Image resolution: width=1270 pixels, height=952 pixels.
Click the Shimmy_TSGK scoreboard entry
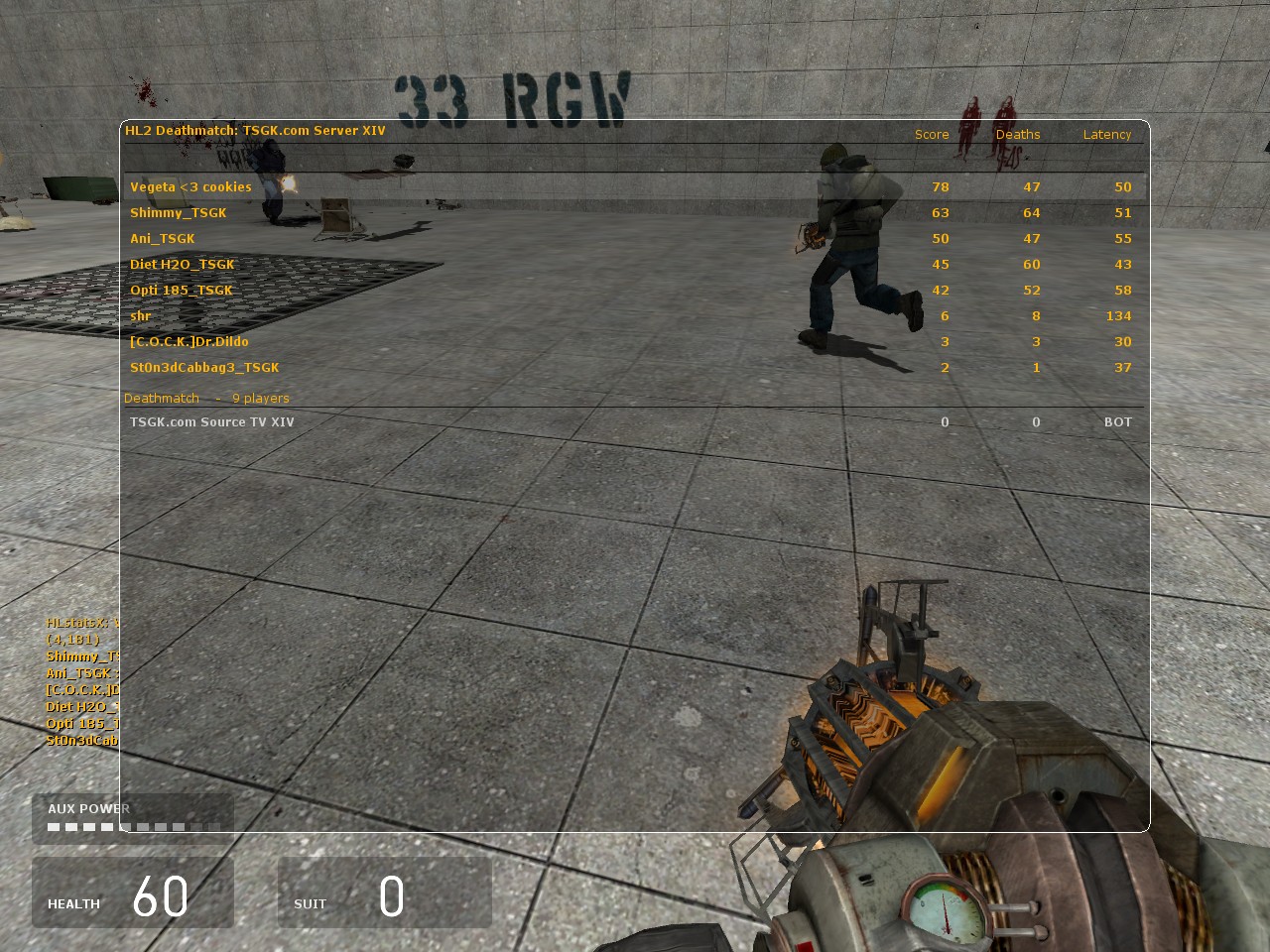point(179,212)
